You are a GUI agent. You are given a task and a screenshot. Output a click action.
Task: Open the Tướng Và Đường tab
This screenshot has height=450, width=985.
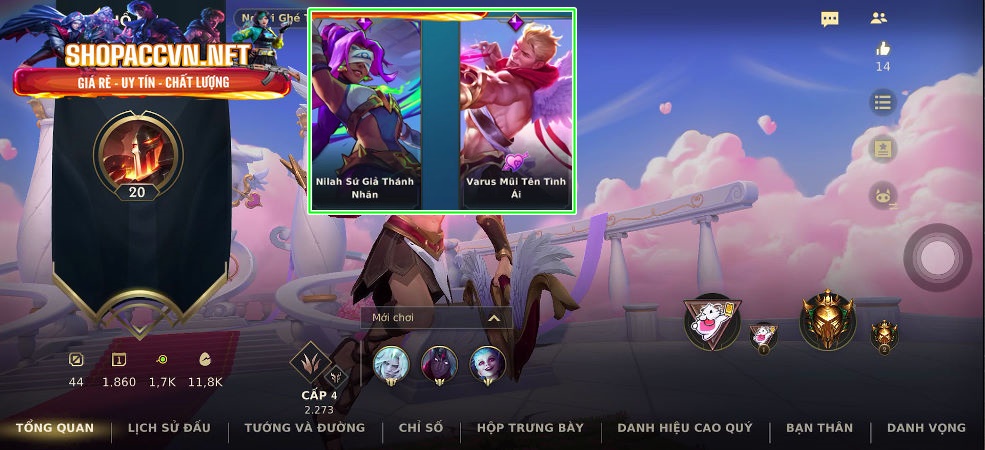304,428
